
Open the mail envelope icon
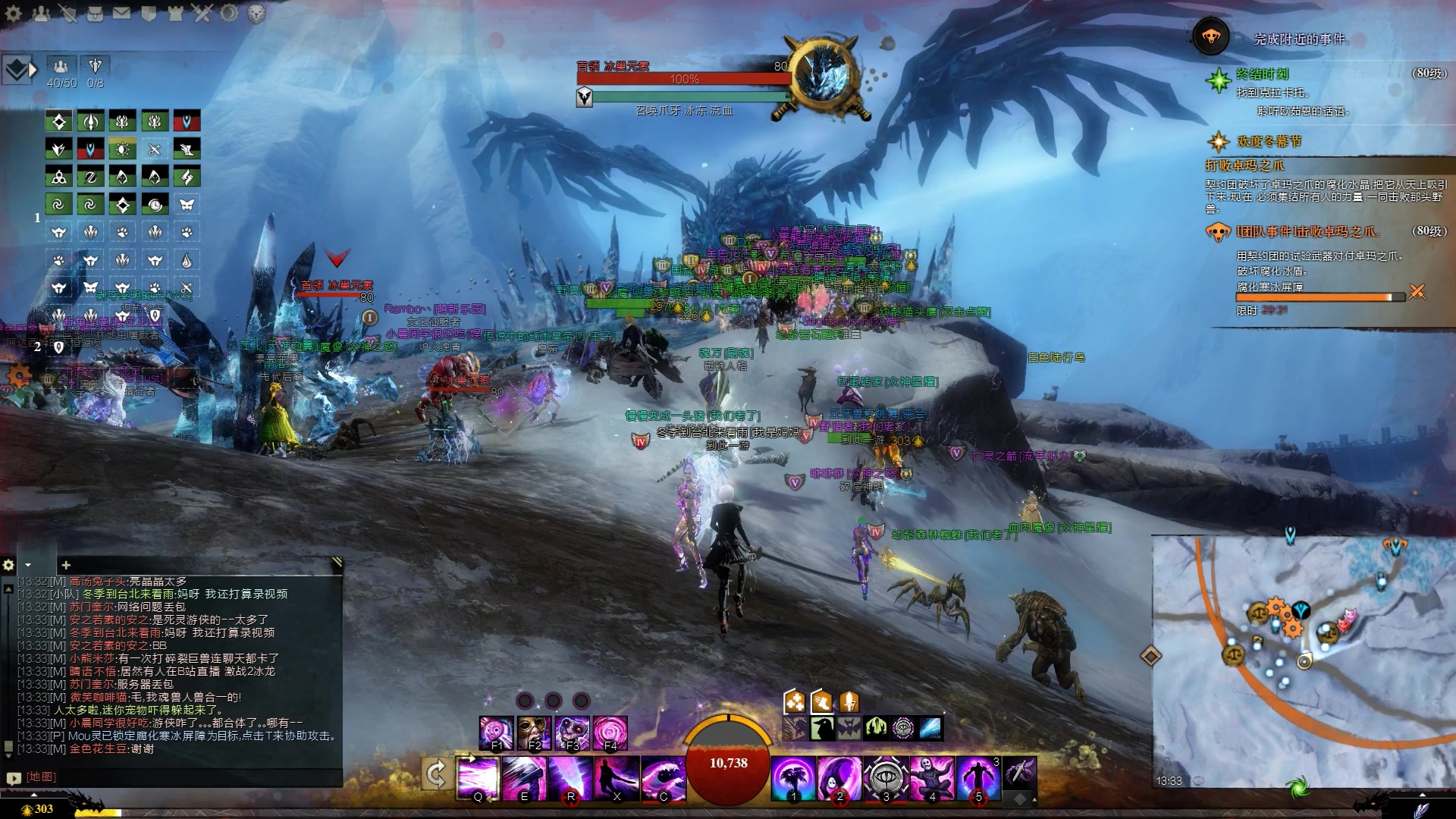pyautogui.click(x=121, y=13)
